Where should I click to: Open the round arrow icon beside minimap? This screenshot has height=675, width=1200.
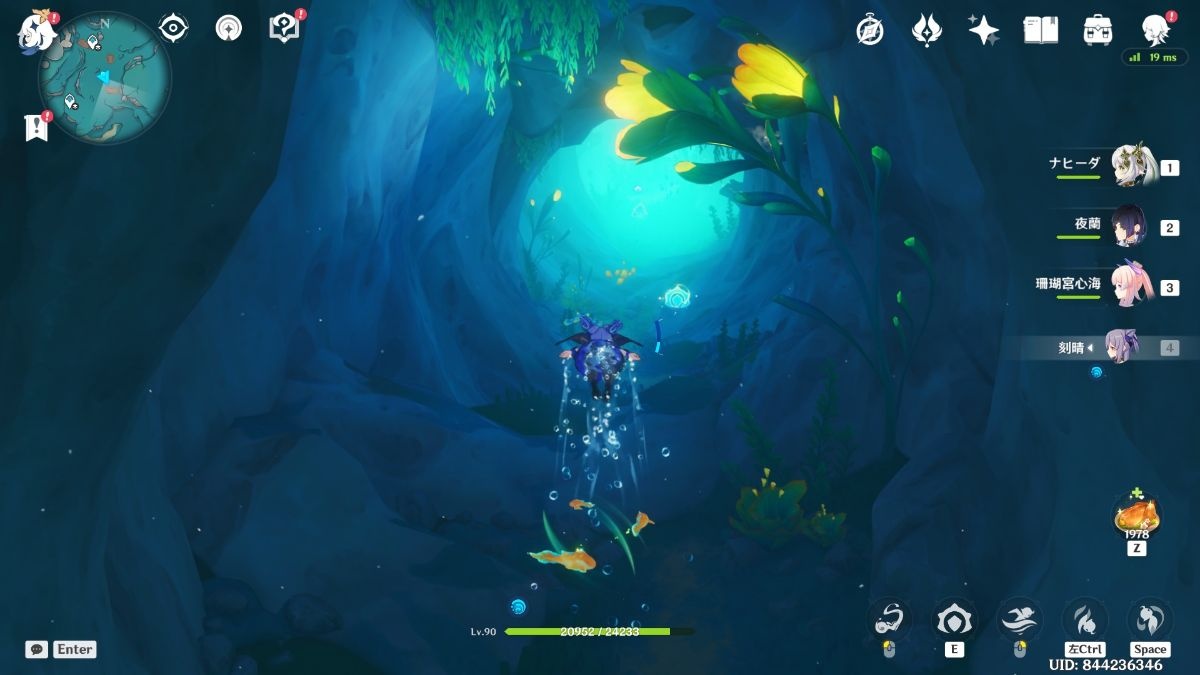[229, 28]
